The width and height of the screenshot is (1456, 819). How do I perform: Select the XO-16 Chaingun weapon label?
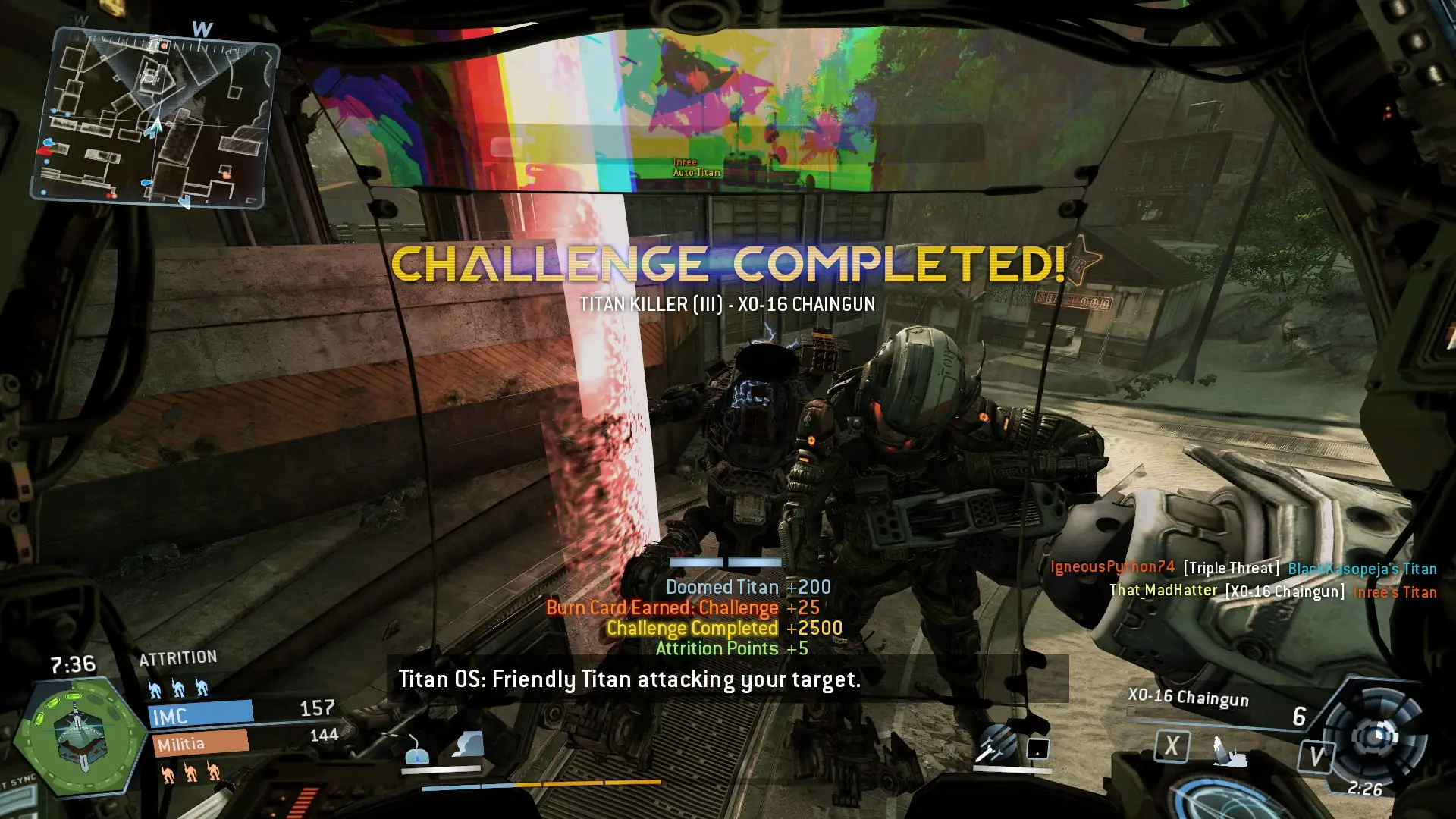point(1188,698)
